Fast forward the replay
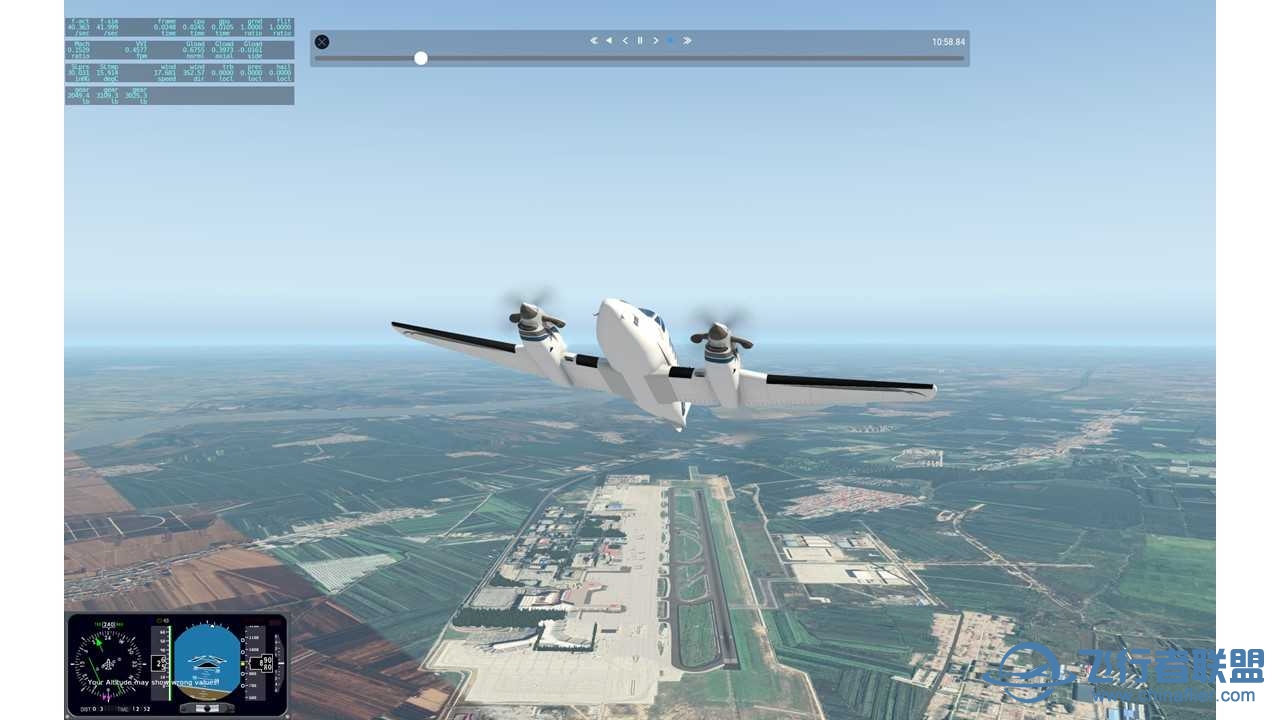This screenshot has width=1280, height=720. click(687, 41)
